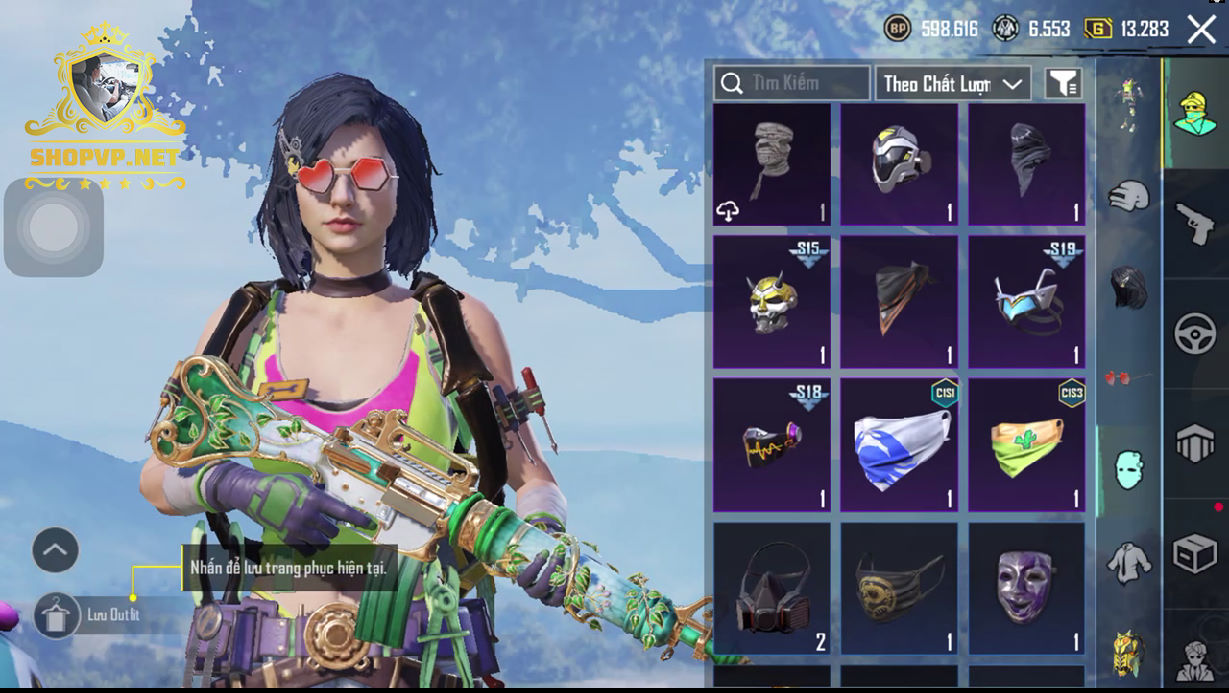Close the inventory screen with X
The image size is (1229, 693).
point(1201,29)
